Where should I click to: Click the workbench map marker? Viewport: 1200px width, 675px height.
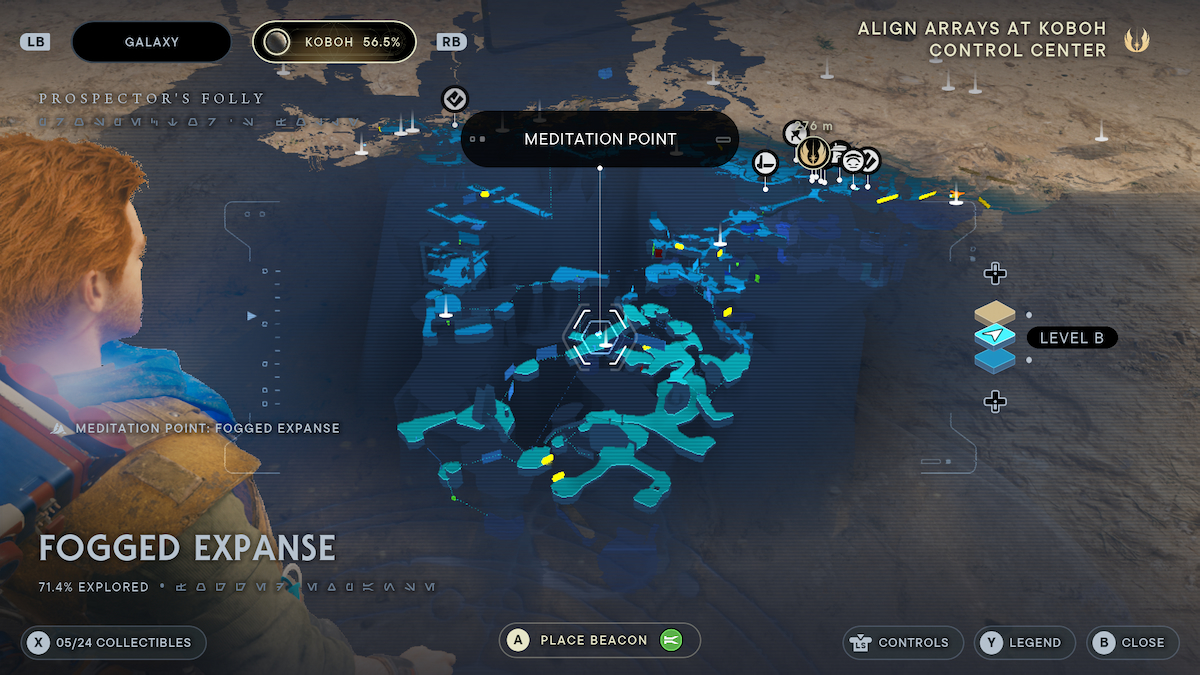pos(765,162)
